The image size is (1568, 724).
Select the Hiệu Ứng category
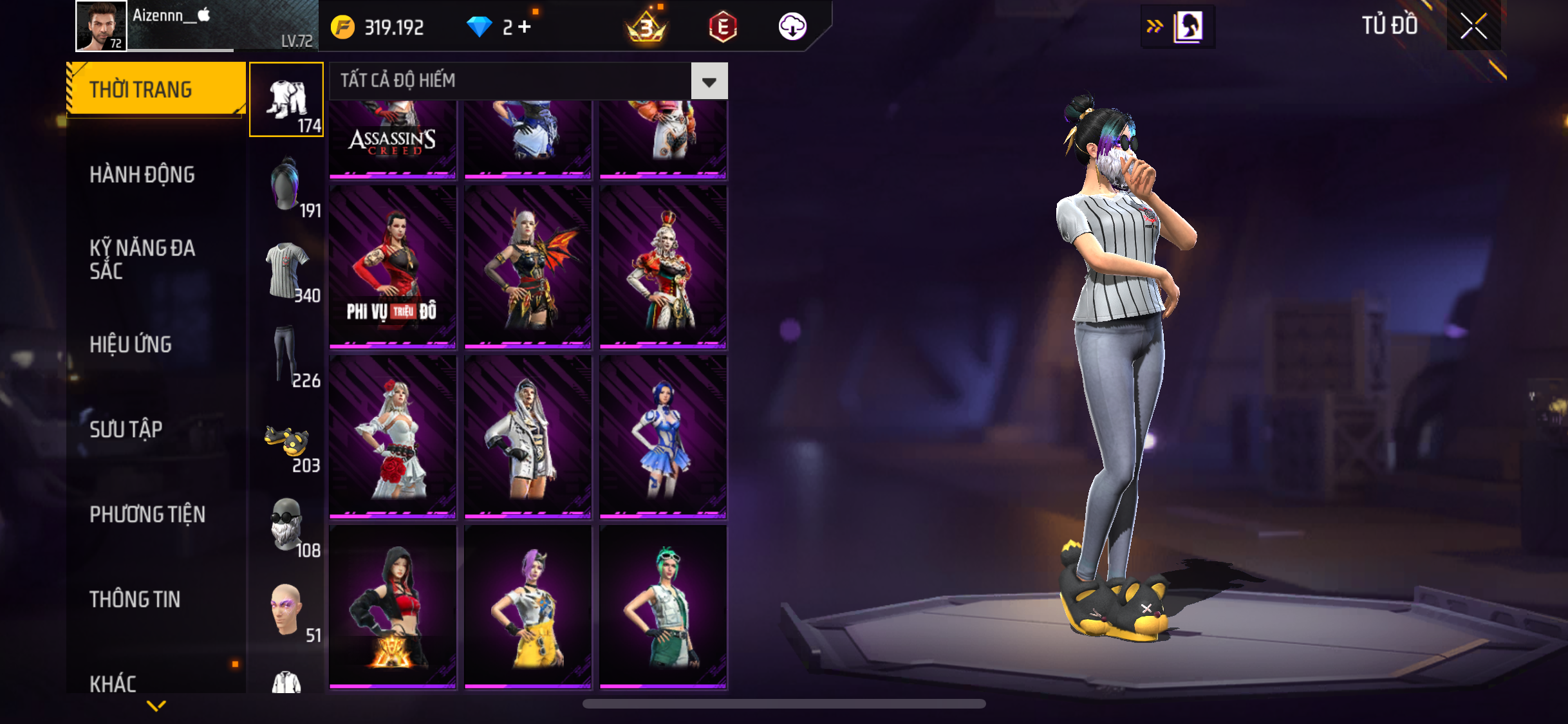131,344
